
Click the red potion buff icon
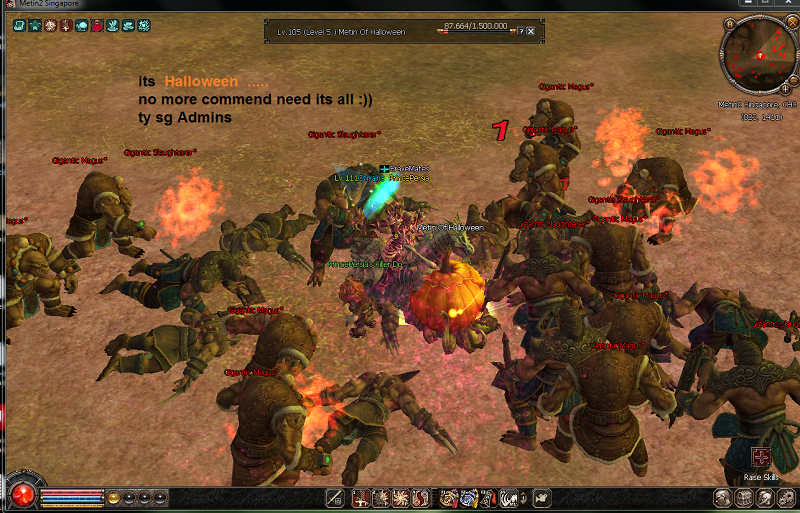(x=97, y=25)
